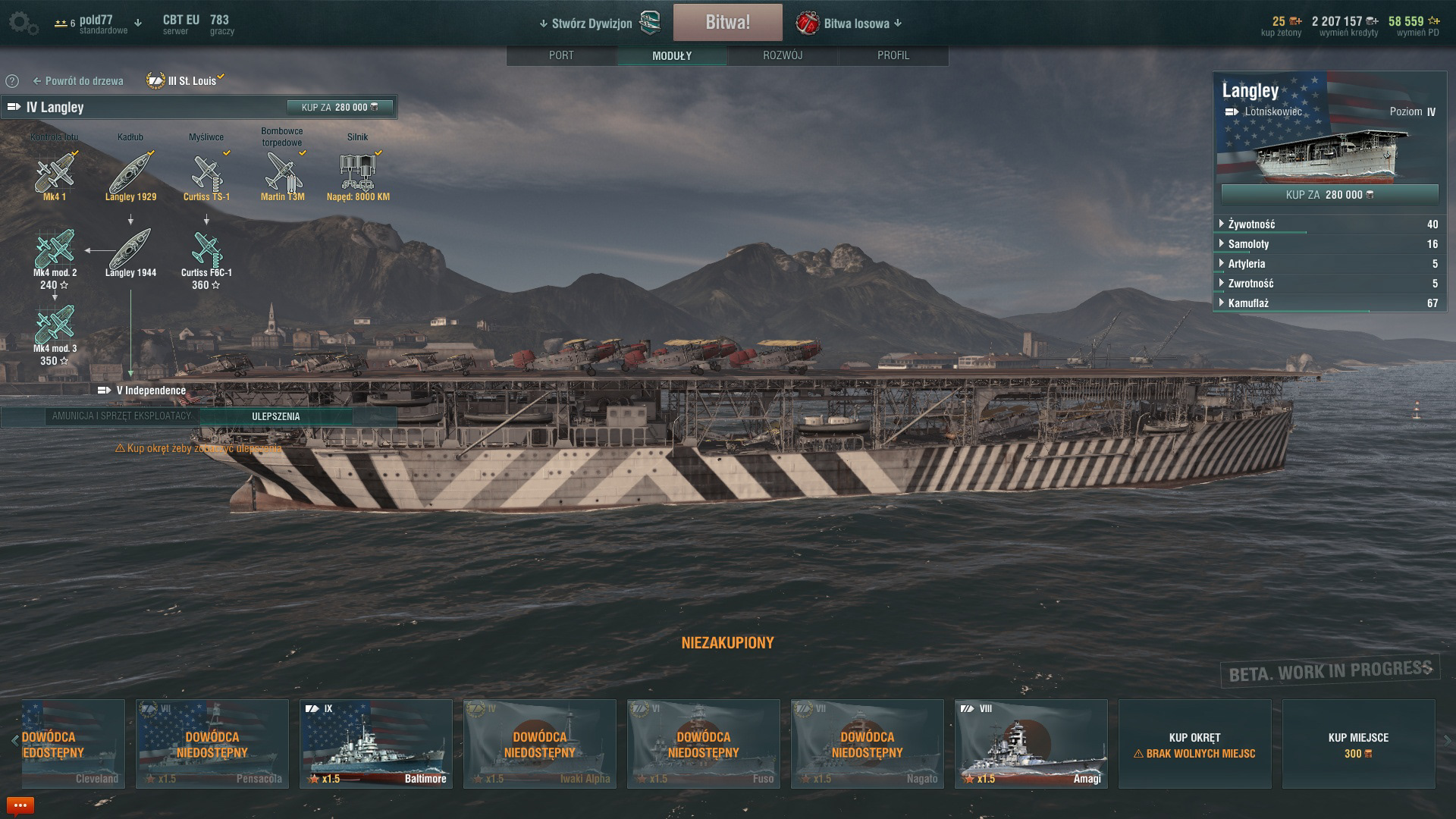Choose the Curtiss F6C-1 fighter module
This screenshot has width=1456, height=819.
click(206, 250)
